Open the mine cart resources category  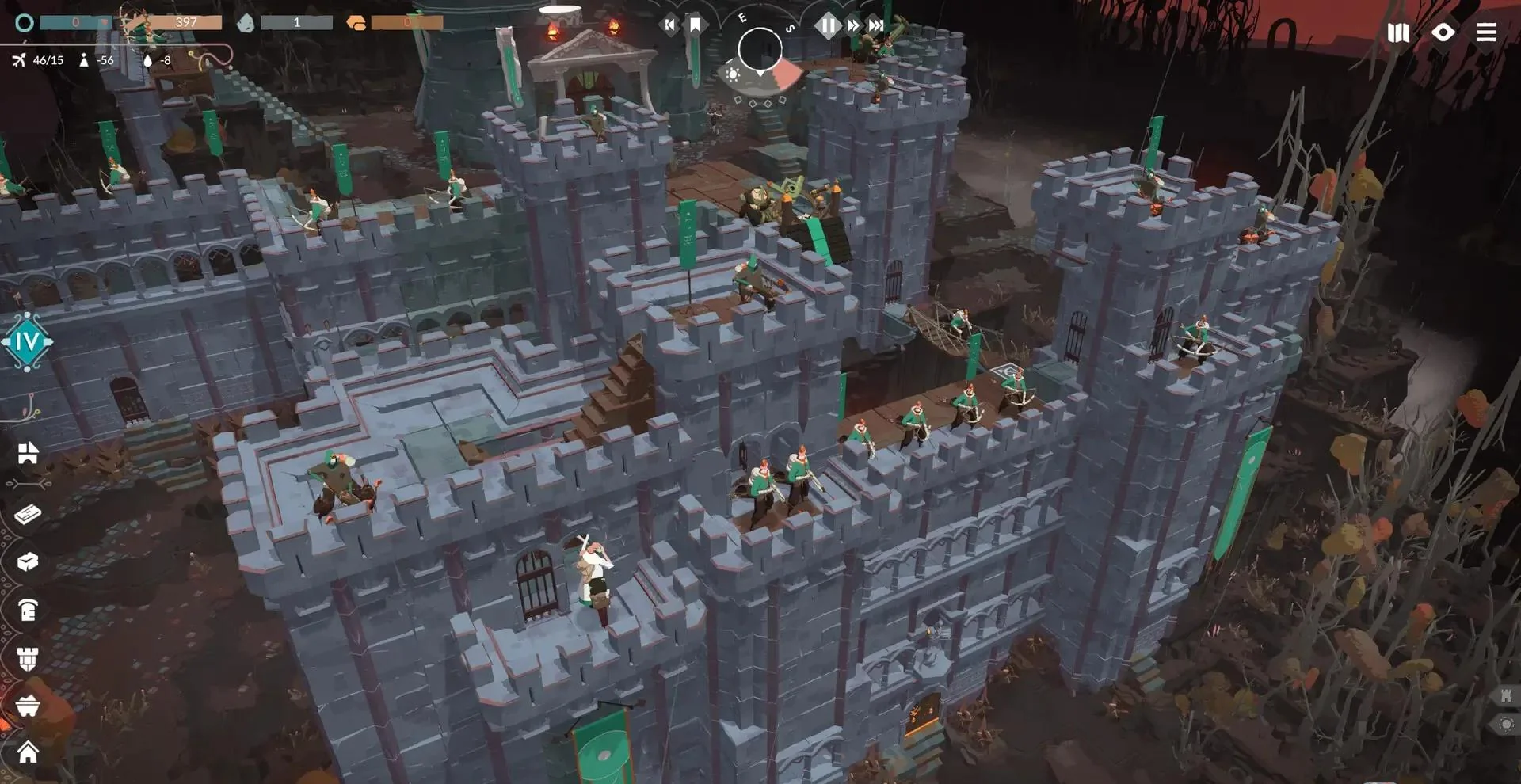(28, 705)
